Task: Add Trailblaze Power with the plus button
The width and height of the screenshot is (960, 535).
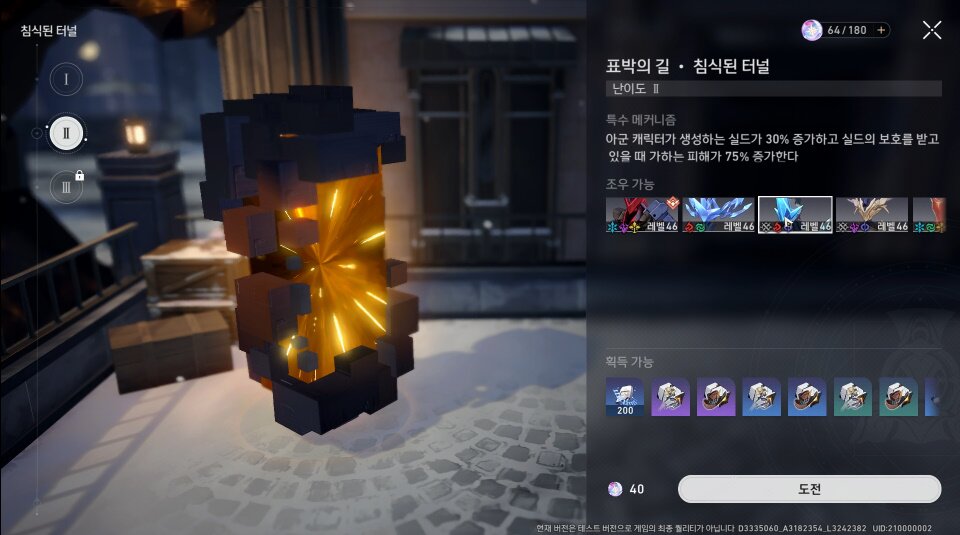Action: (x=881, y=30)
